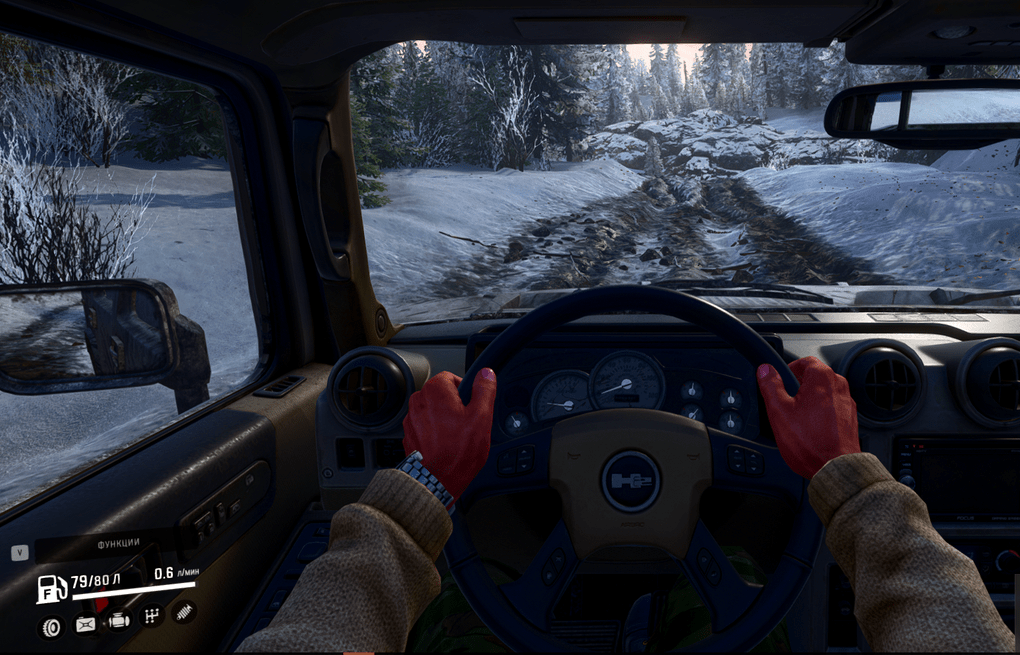1020x655 pixels.
Task: Click the fuel tank damage icon
Action: pyautogui.click(x=85, y=624)
